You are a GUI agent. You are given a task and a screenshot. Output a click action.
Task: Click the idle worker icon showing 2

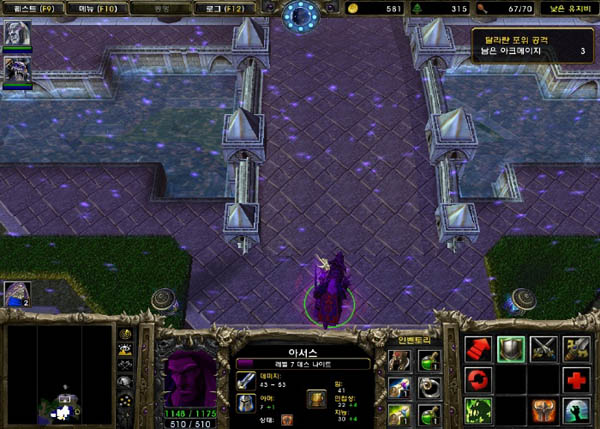17,293
